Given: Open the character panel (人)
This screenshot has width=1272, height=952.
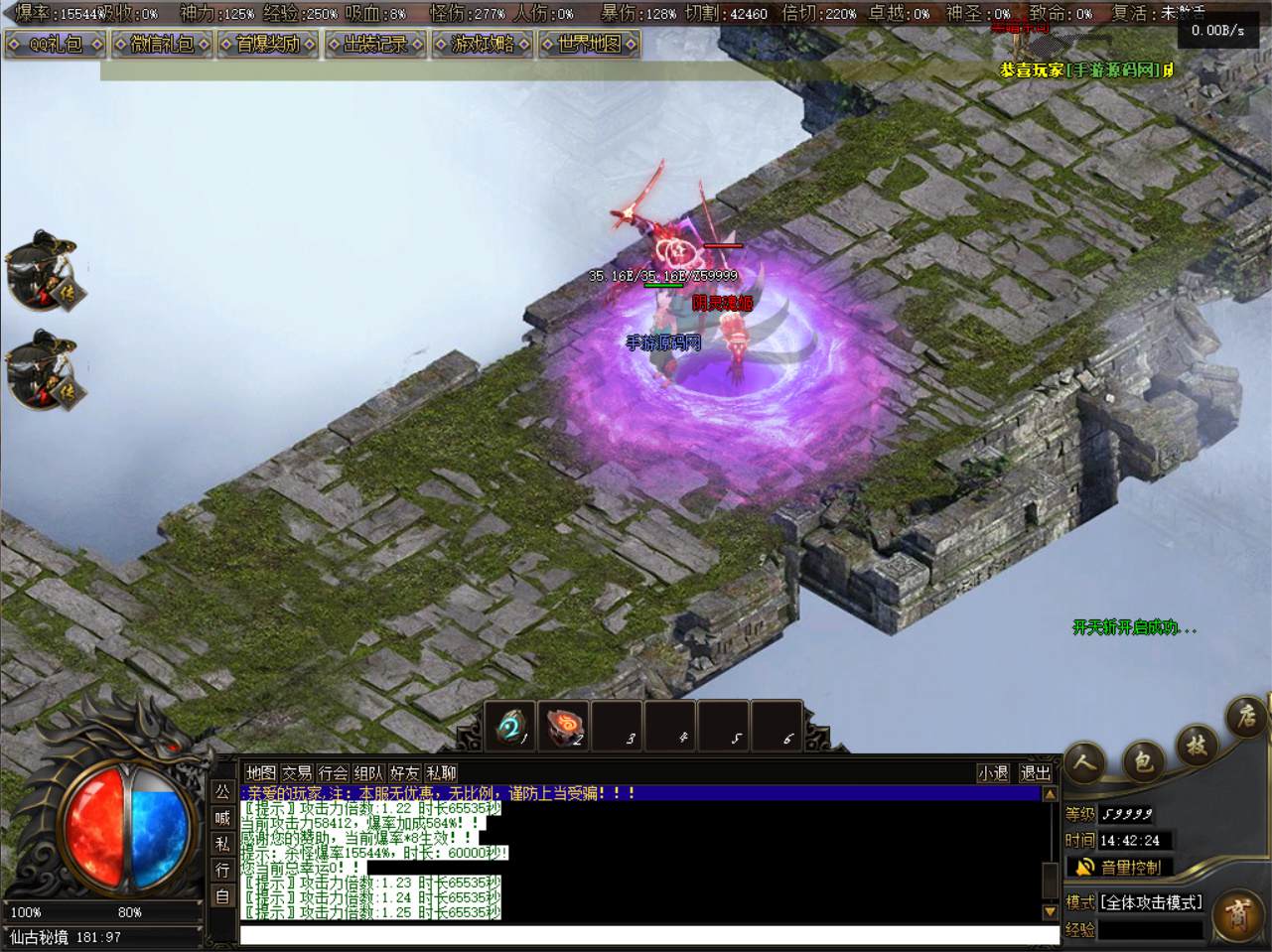Looking at the screenshot, I should 1085,763.
